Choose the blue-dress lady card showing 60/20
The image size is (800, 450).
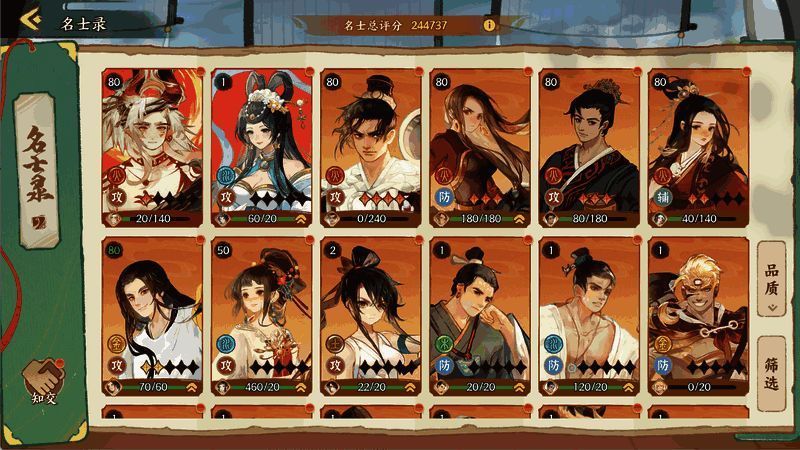pos(261,145)
